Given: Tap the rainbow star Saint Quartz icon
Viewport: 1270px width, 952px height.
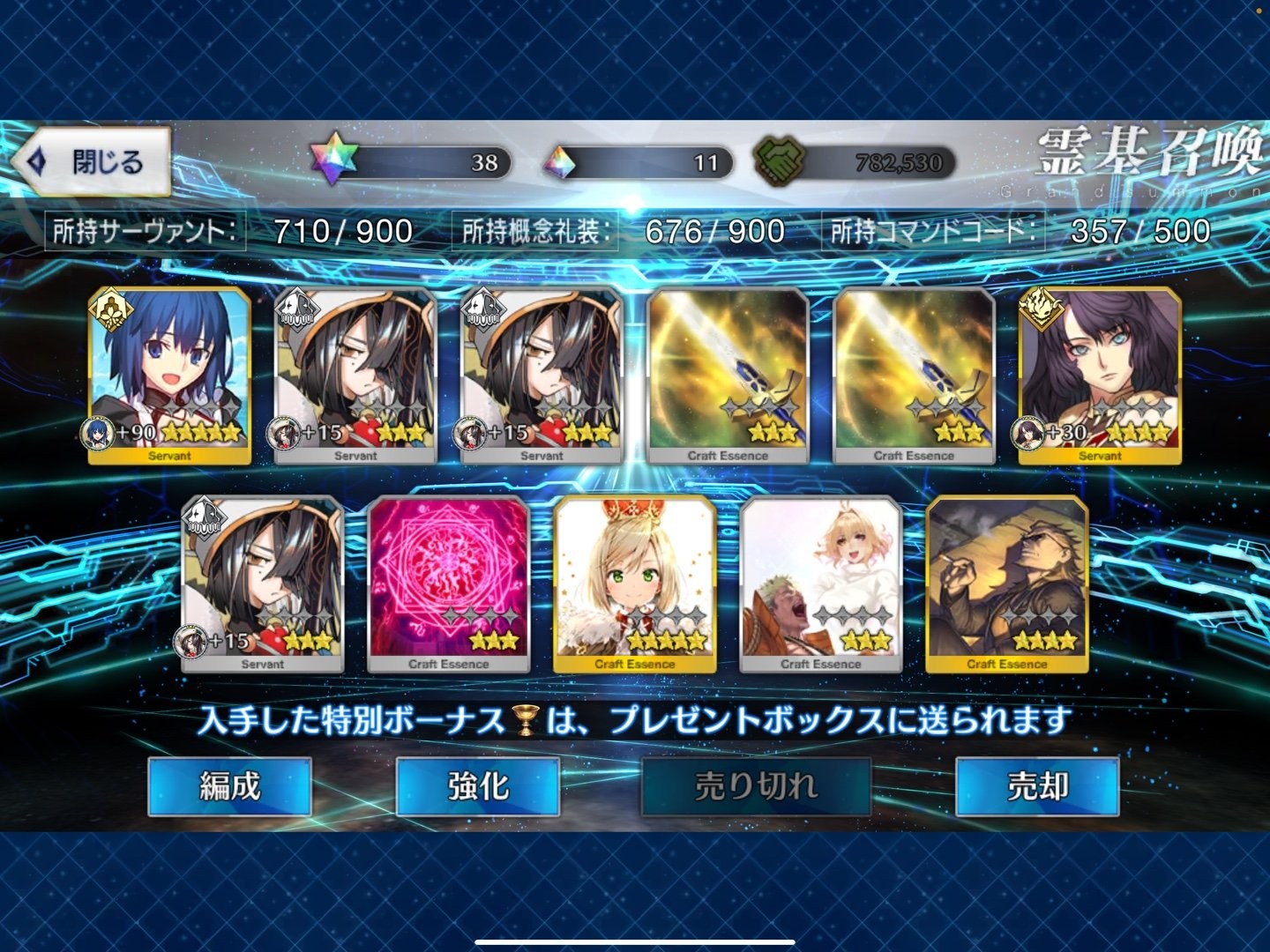Looking at the screenshot, I should click(x=334, y=161).
